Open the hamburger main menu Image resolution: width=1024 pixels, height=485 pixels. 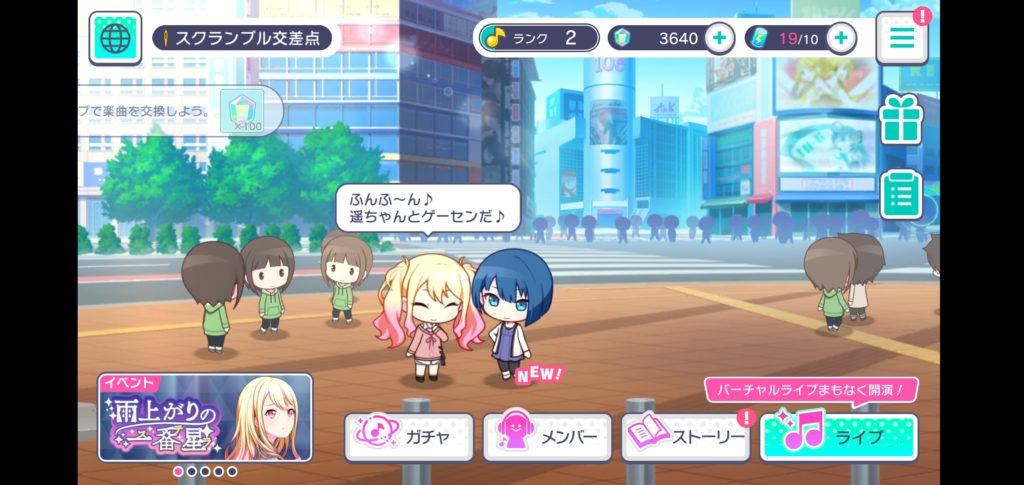coord(902,38)
